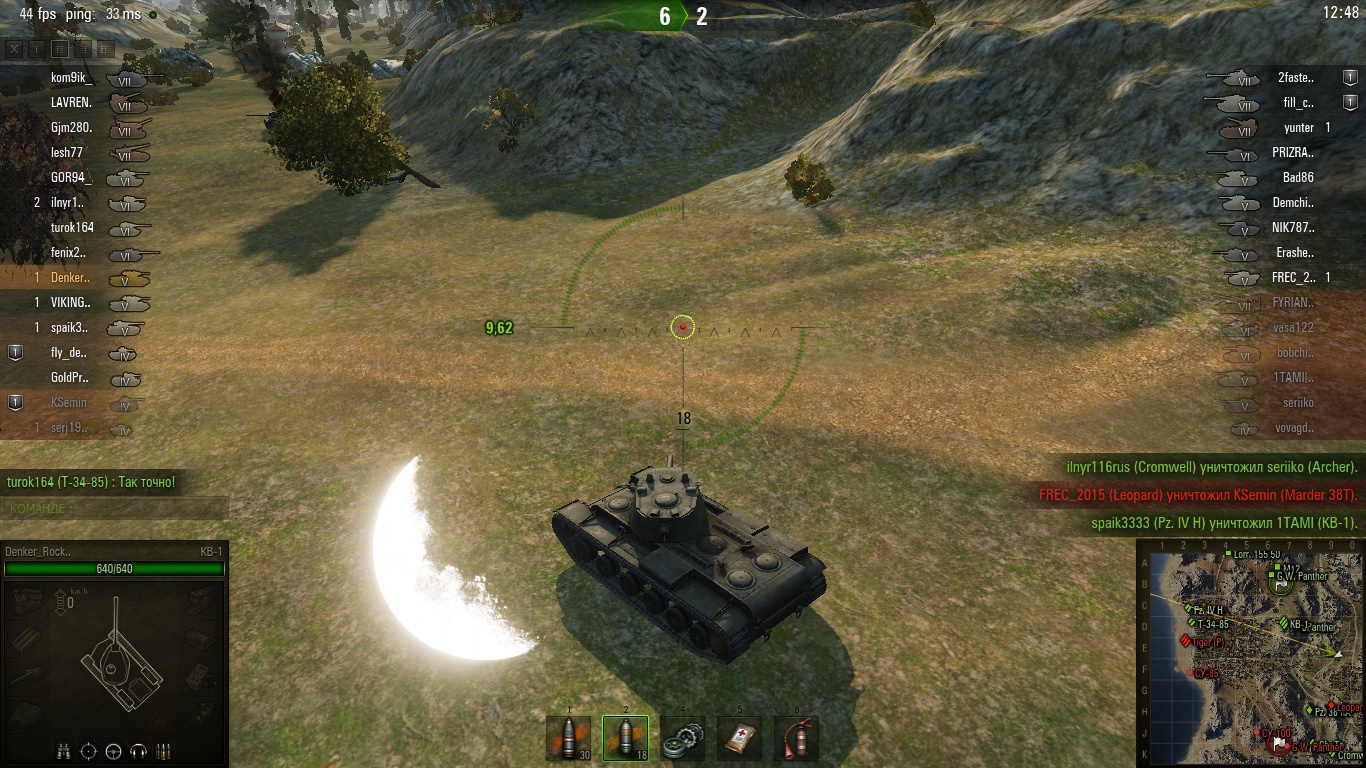The image size is (1366, 768).
Task: Activate the fire extinguisher consumable
Action: pyautogui.click(x=796, y=738)
